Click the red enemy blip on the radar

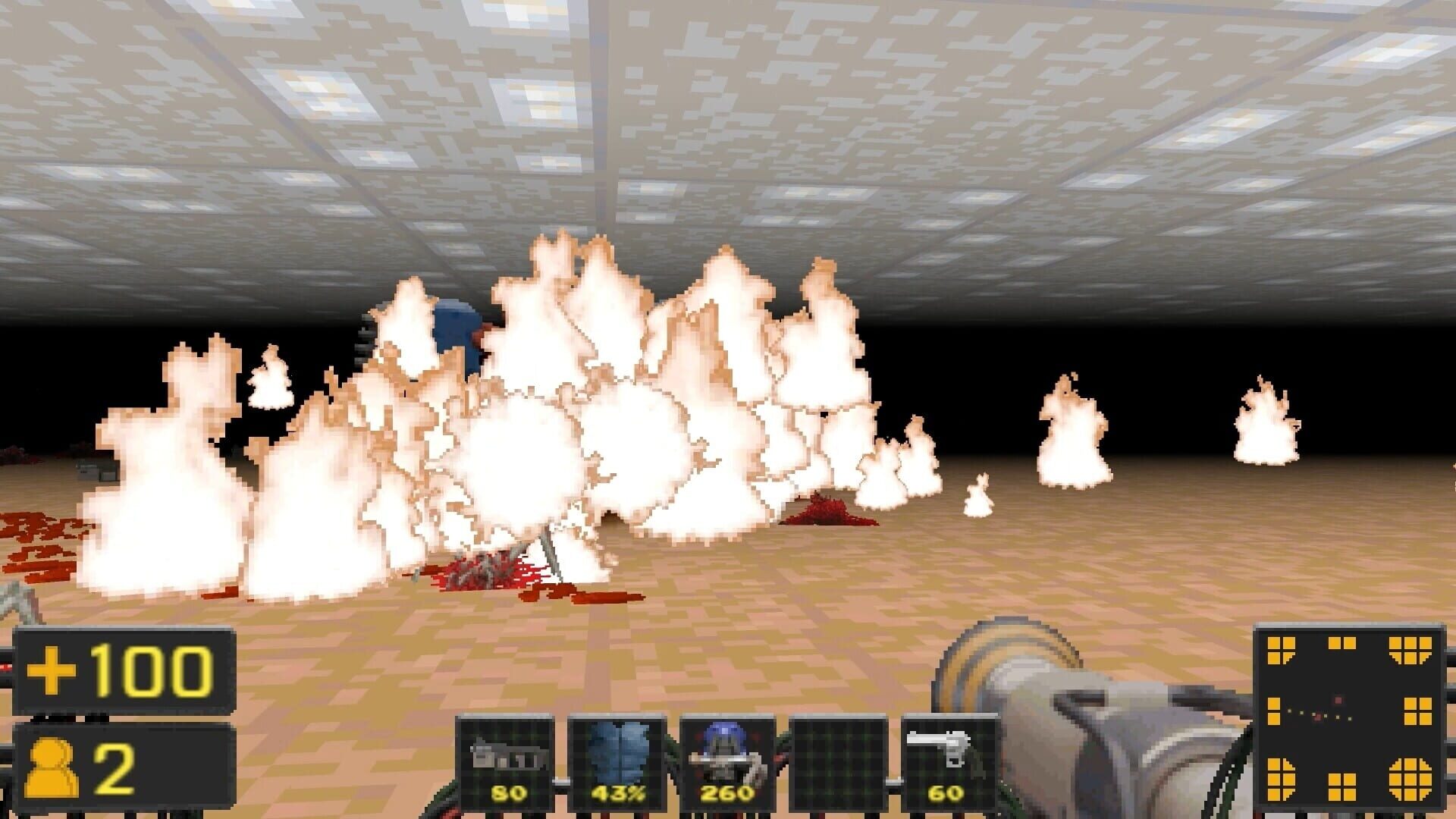[1337, 700]
